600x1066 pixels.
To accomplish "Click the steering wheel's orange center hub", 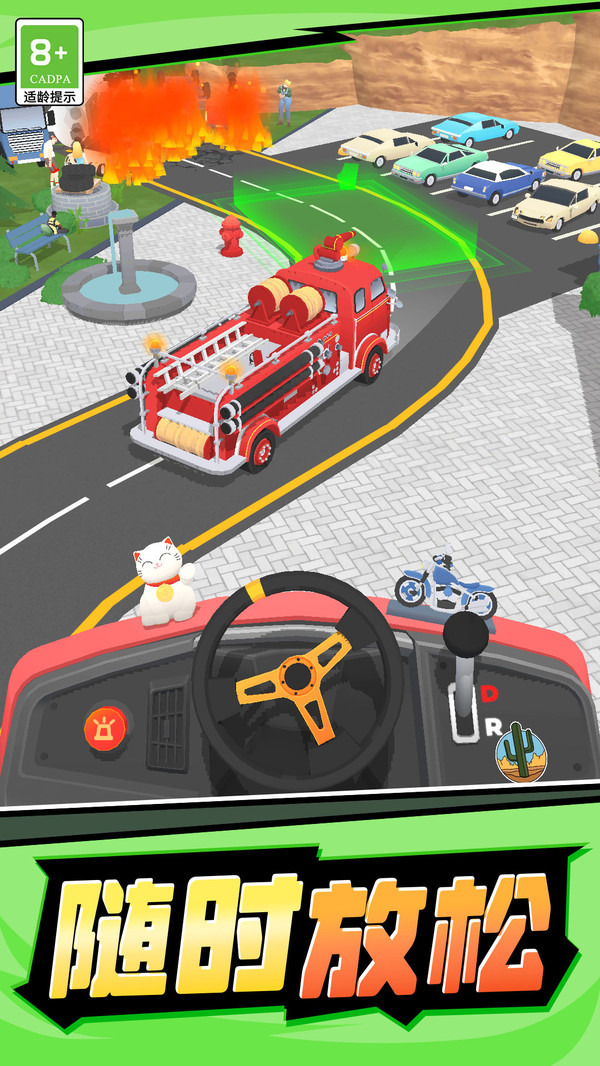I will point(296,675).
